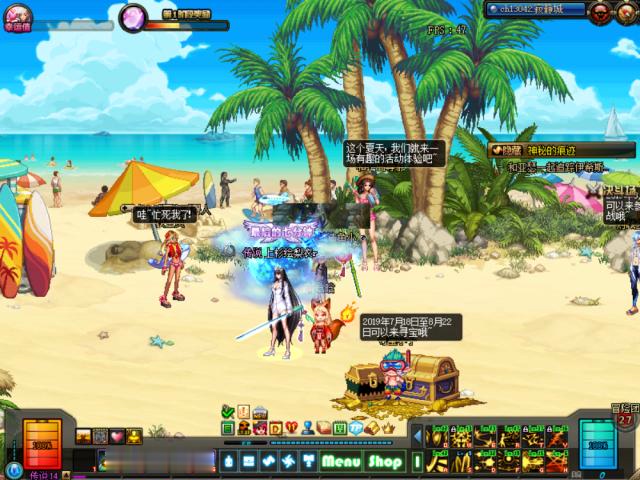This screenshot has width=640, height=480.
Task: Click the red-haired character portrait icon
Action: pos(260,428)
